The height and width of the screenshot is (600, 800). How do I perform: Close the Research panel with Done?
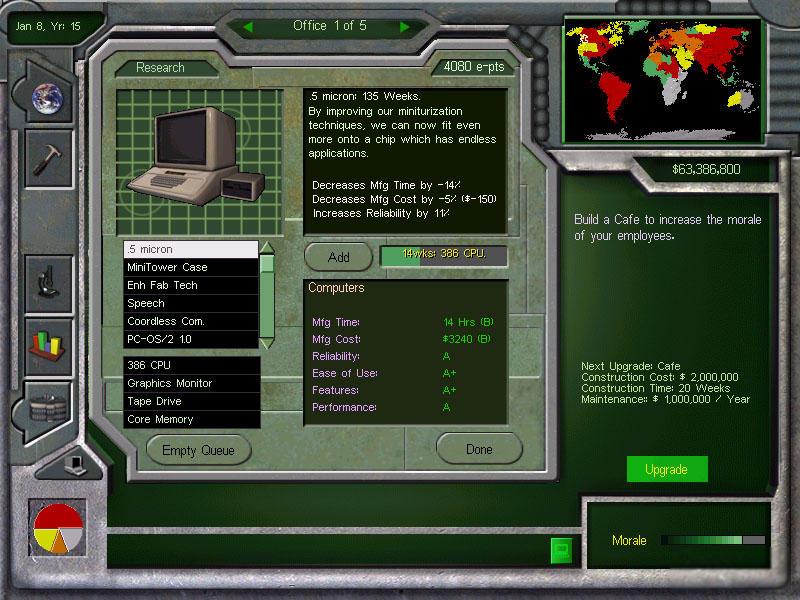[479, 449]
